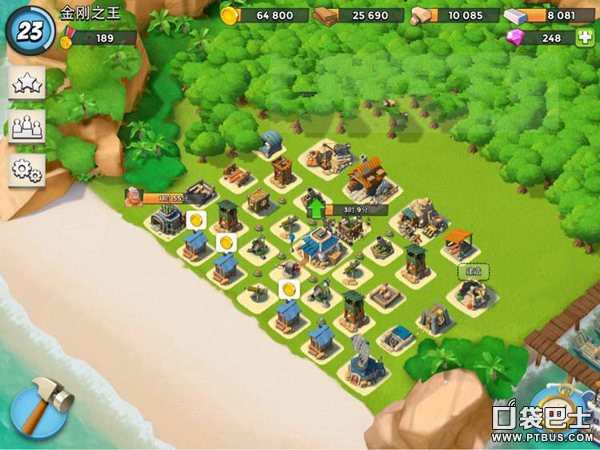Open the build menu with the hammer button

click(40, 403)
